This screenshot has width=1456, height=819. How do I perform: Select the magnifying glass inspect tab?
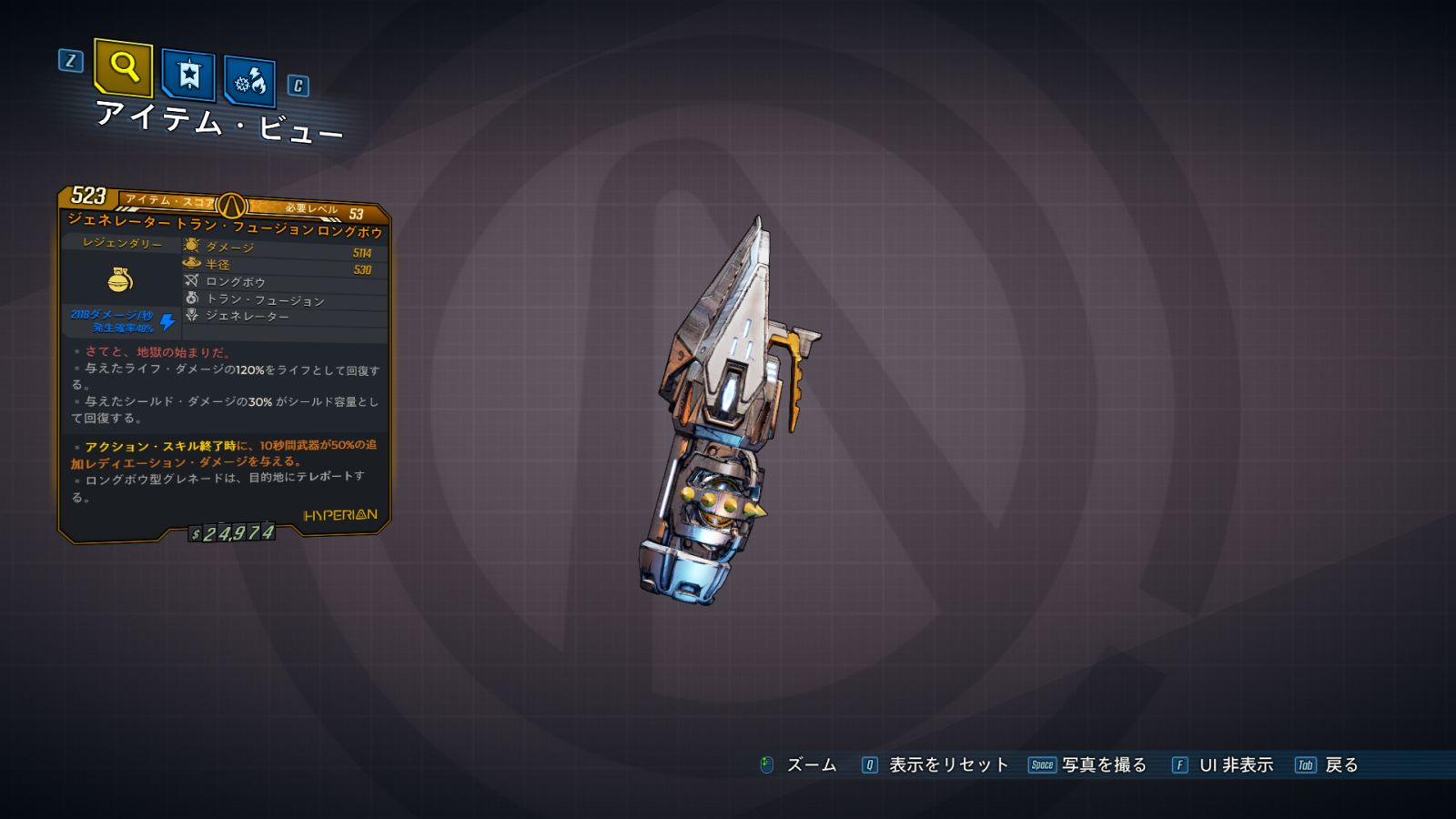(123, 67)
